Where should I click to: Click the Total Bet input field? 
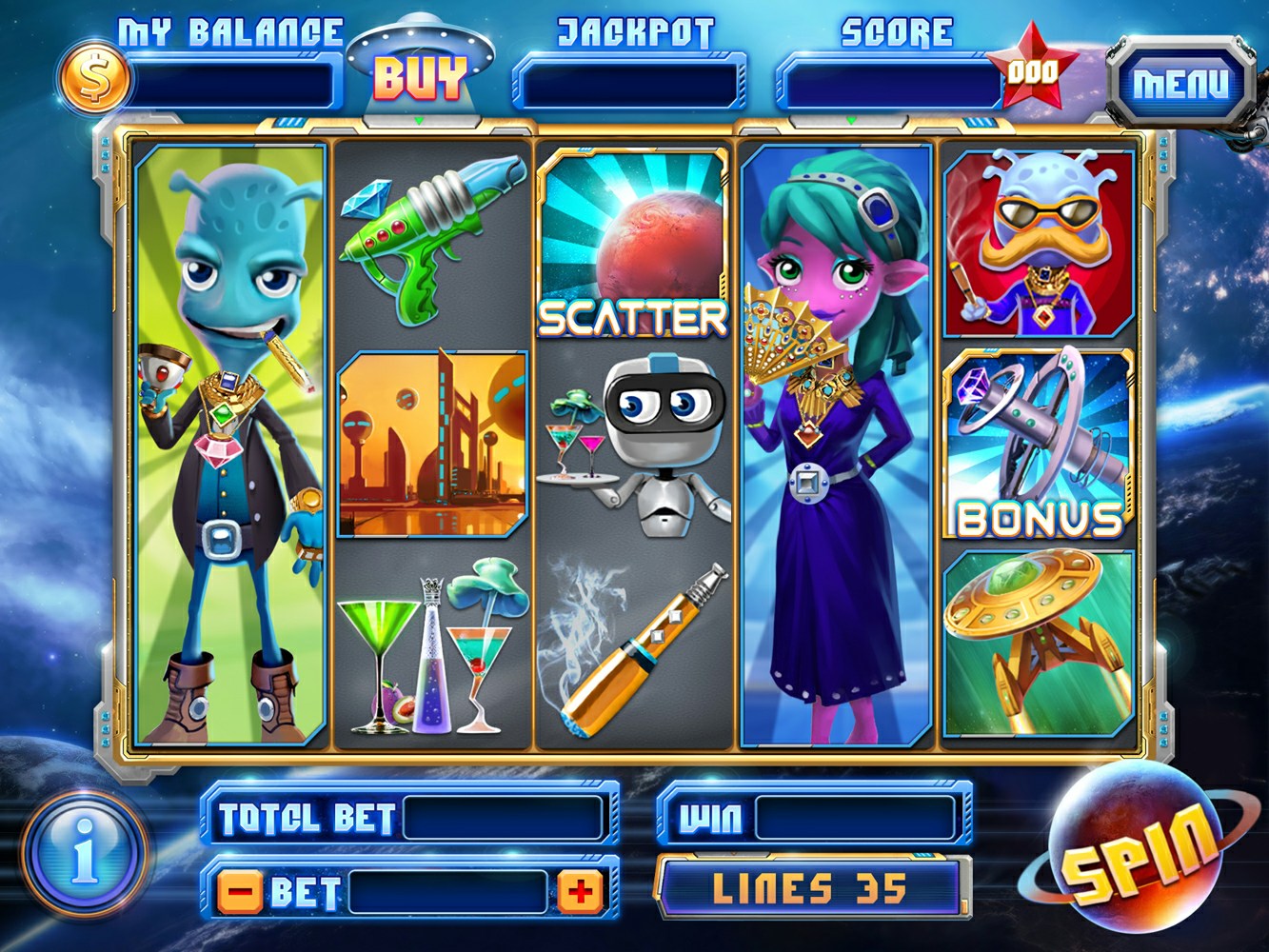click(505, 817)
